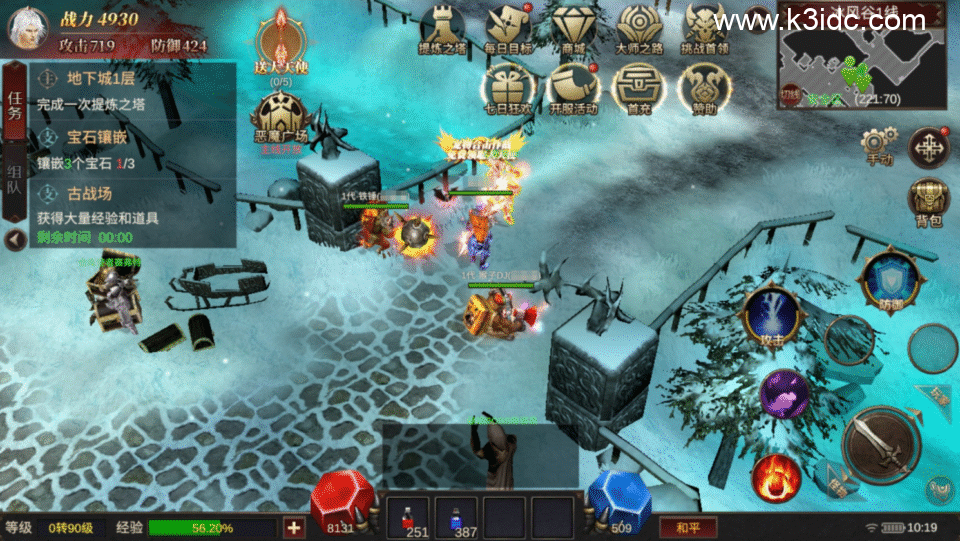Click the plus button beside experience bar
The image size is (960, 541).
tap(294, 527)
